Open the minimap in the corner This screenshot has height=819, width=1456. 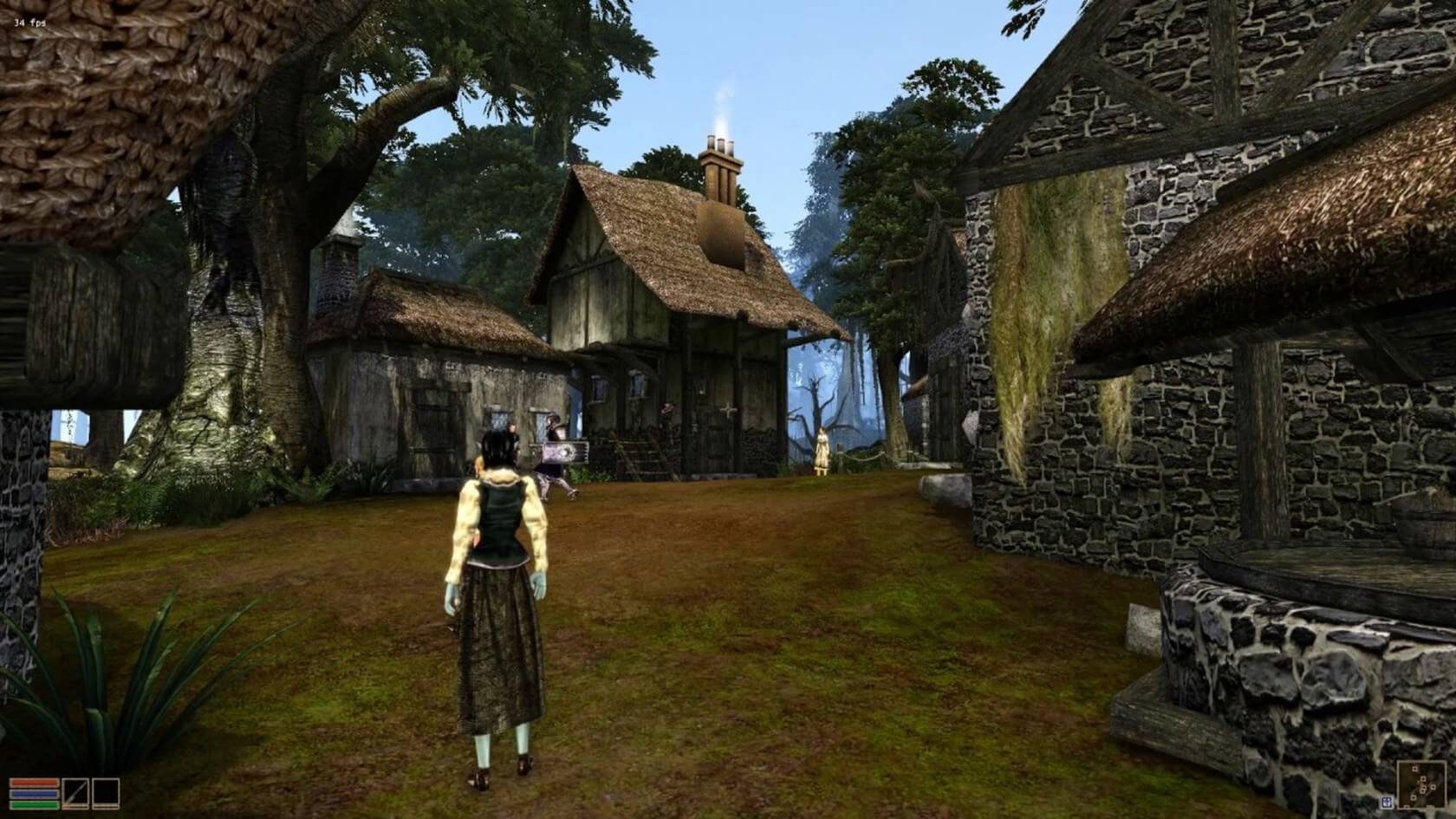point(1422,784)
